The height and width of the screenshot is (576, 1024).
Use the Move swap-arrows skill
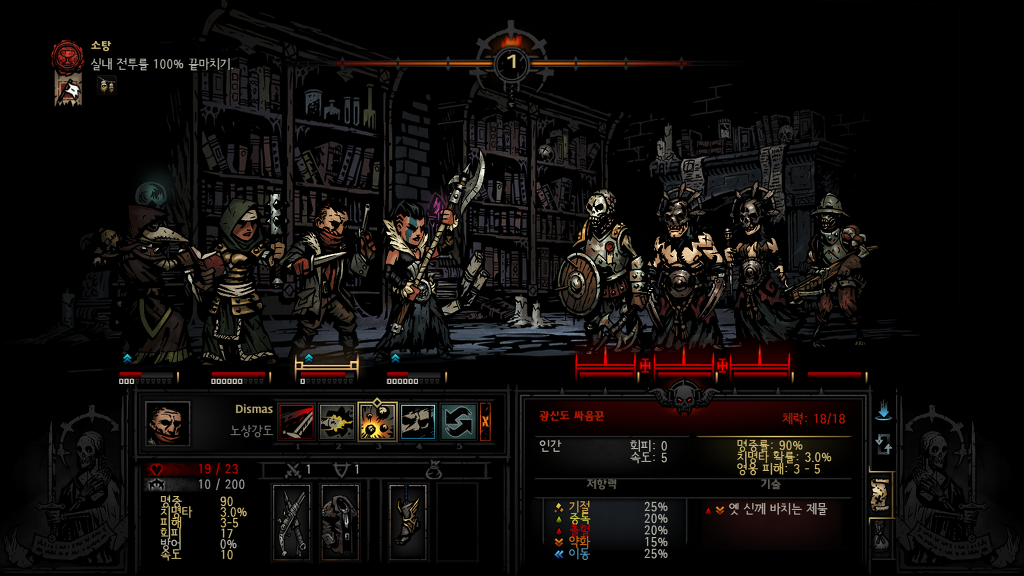pyautogui.click(x=459, y=422)
